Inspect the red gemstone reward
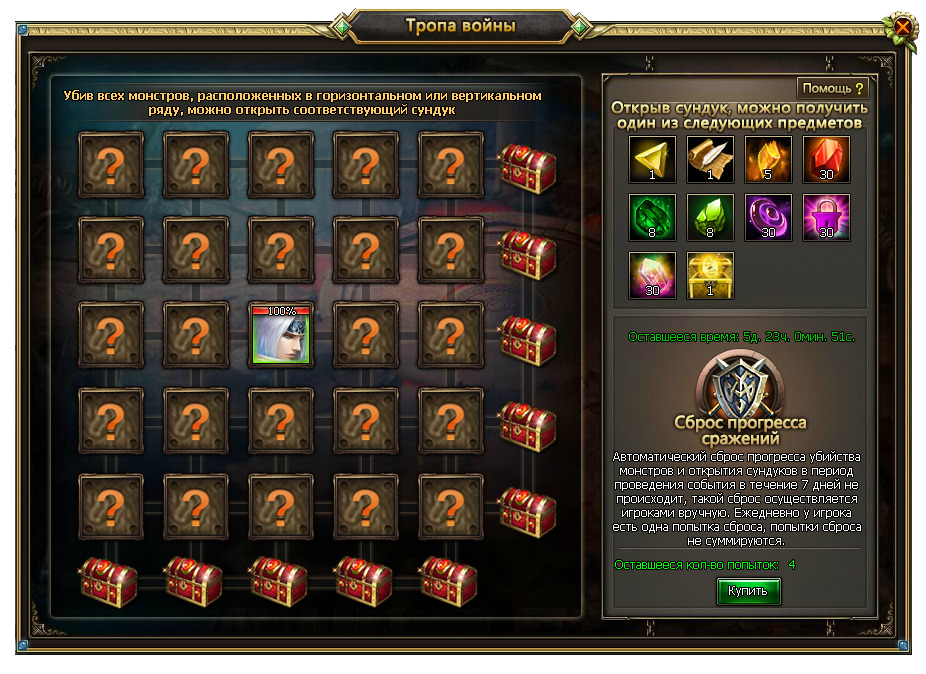Image resolution: width=926 pixels, height=674 pixels. [826, 160]
